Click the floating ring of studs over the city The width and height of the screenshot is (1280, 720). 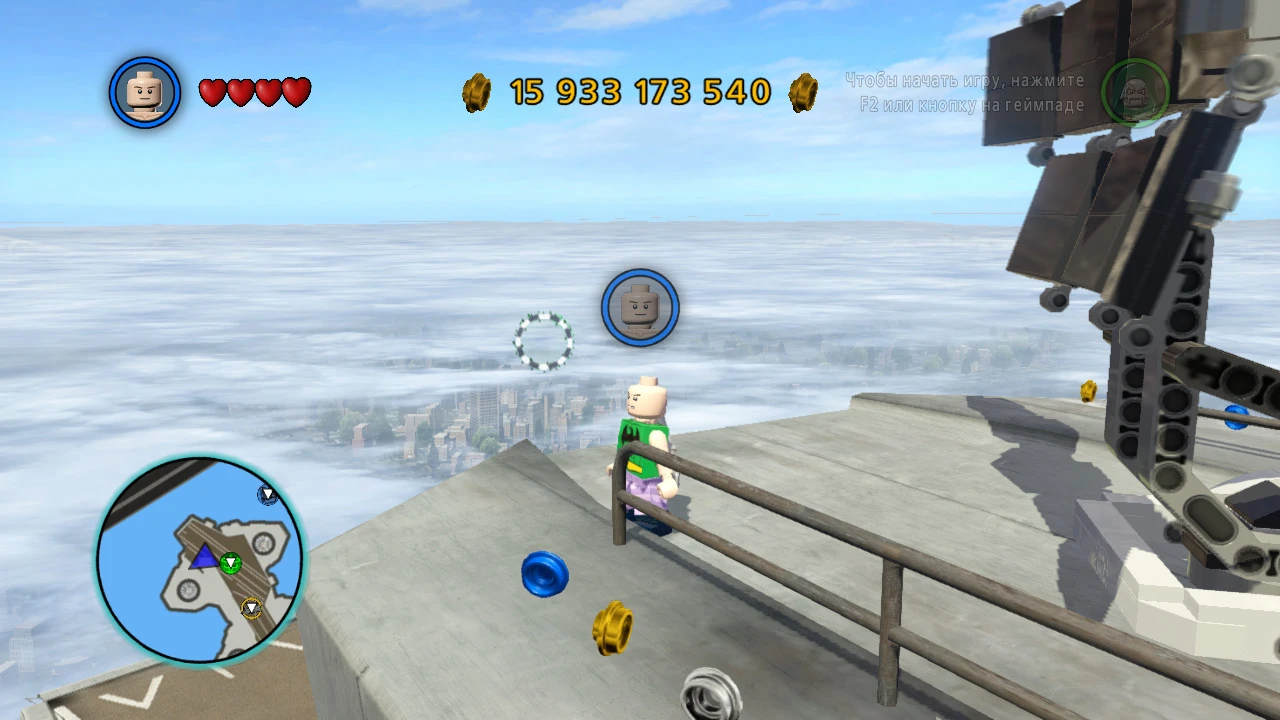pos(544,340)
